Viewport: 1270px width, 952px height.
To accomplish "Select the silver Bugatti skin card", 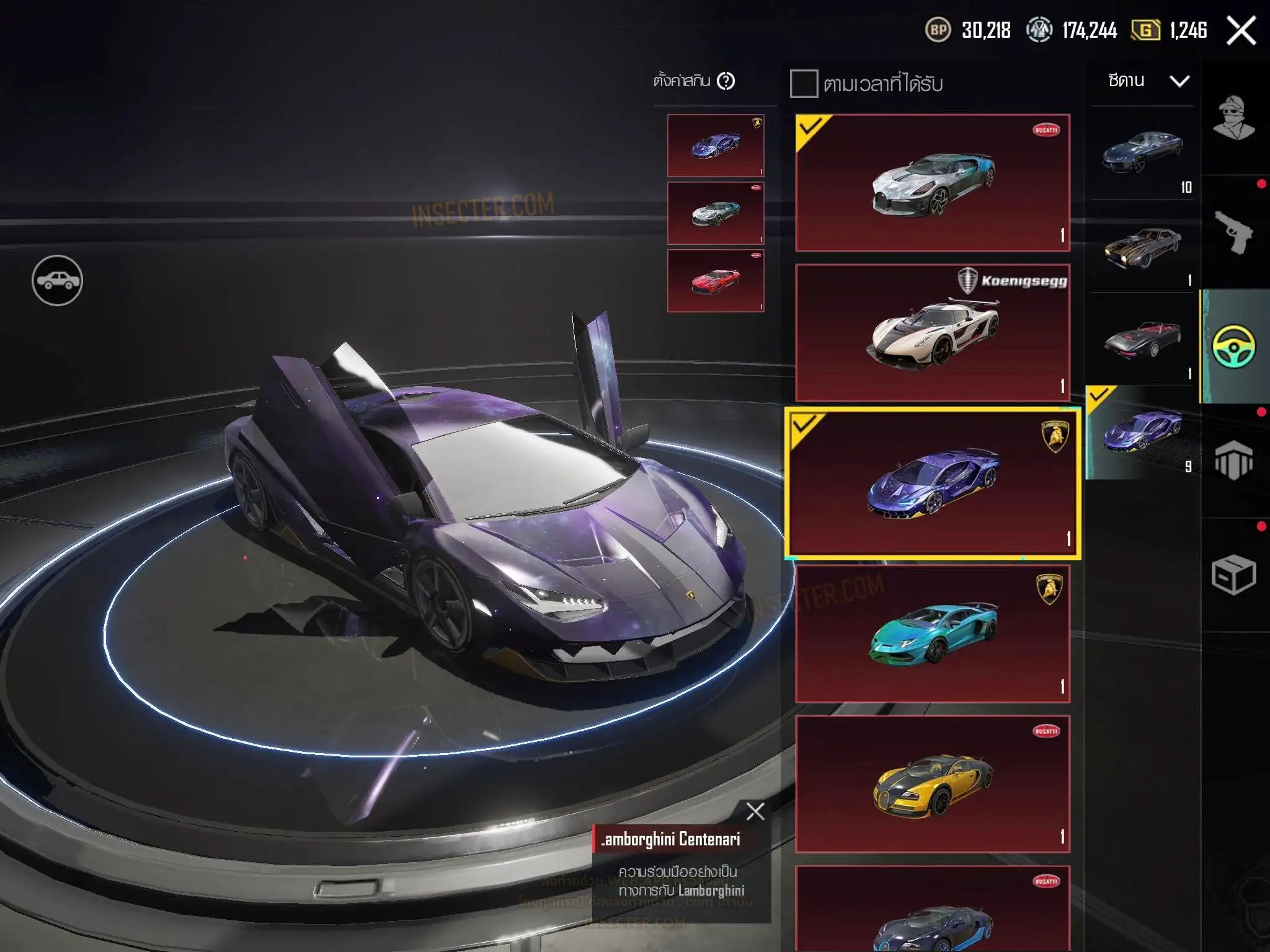I will tap(933, 183).
